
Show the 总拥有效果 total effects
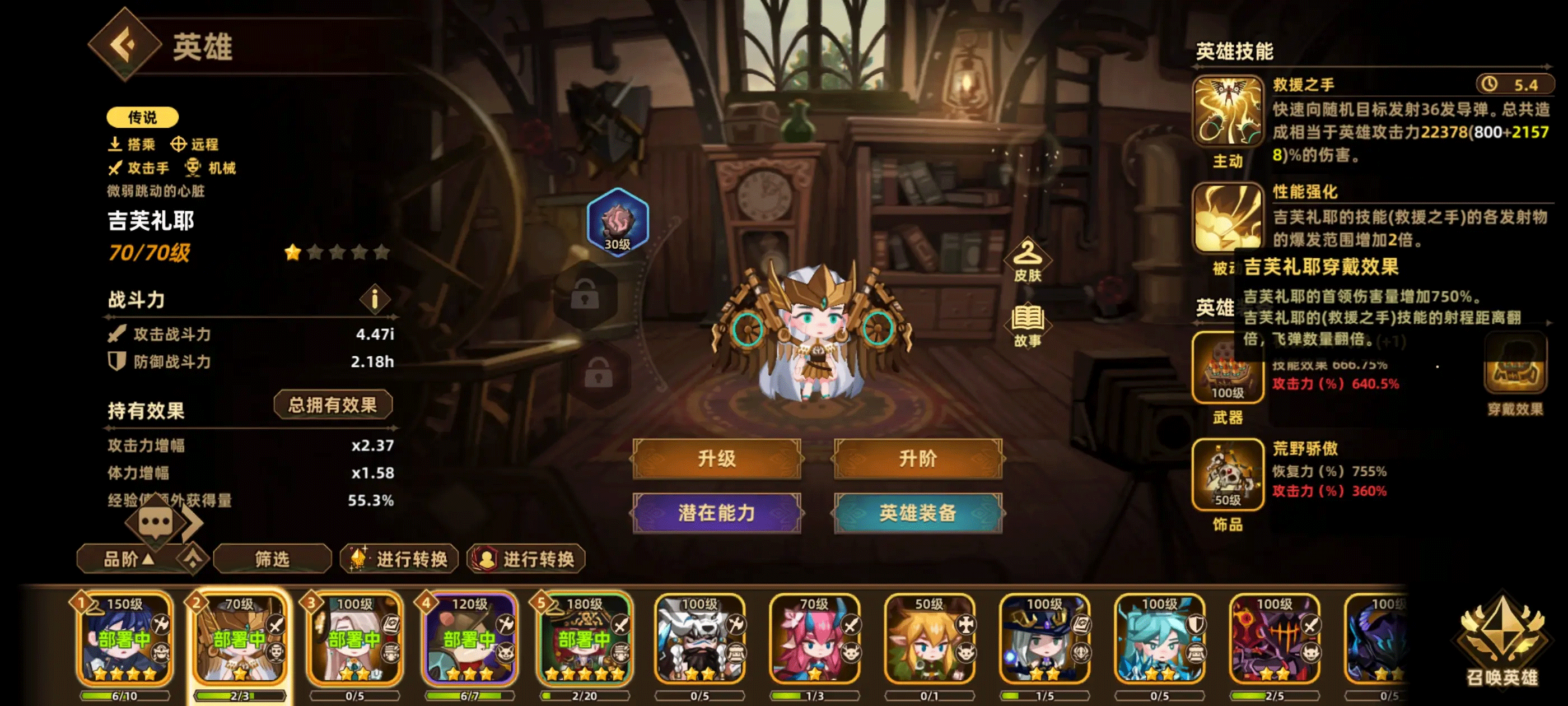(332, 405)
